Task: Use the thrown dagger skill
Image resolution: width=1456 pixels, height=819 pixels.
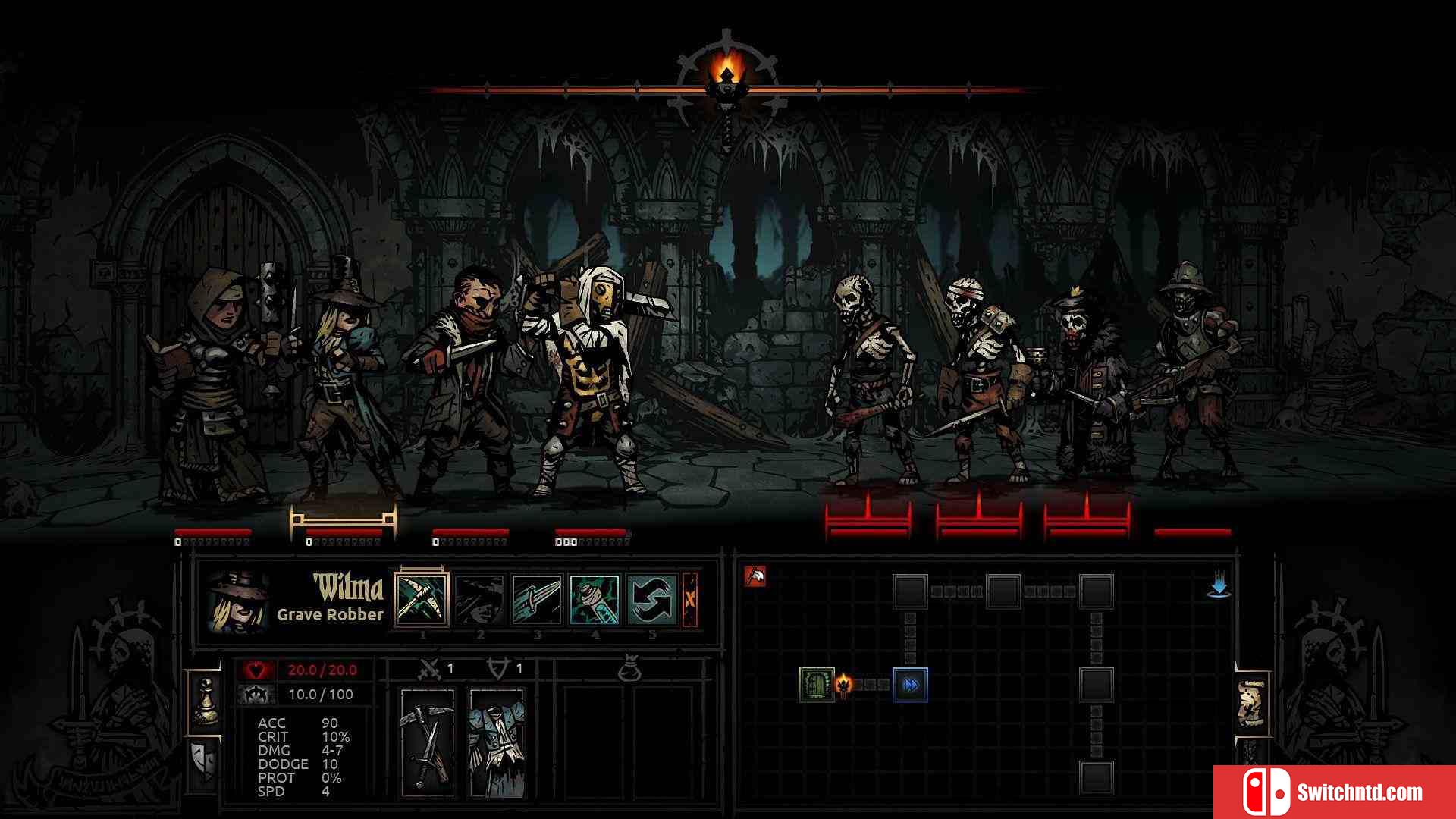Action: tap(537, 599)
